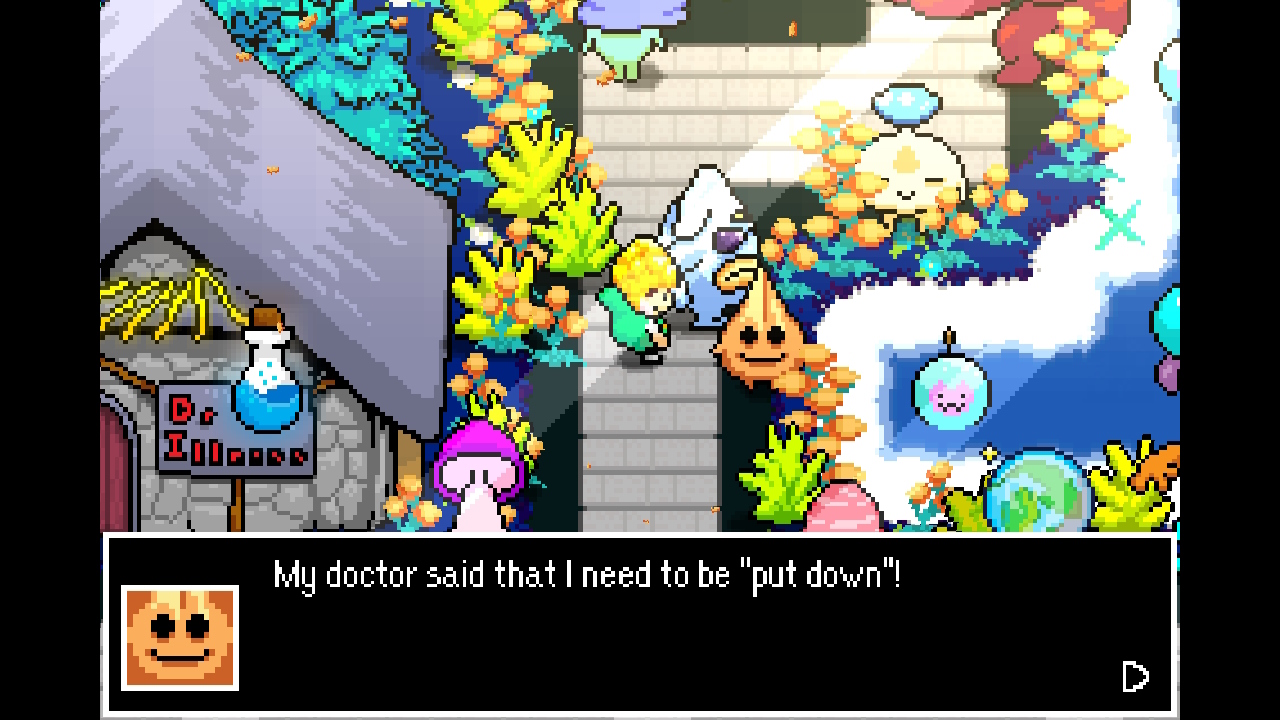
Task: Click the sparkle beside the snow globe
Action: click(x=990, y=452)
